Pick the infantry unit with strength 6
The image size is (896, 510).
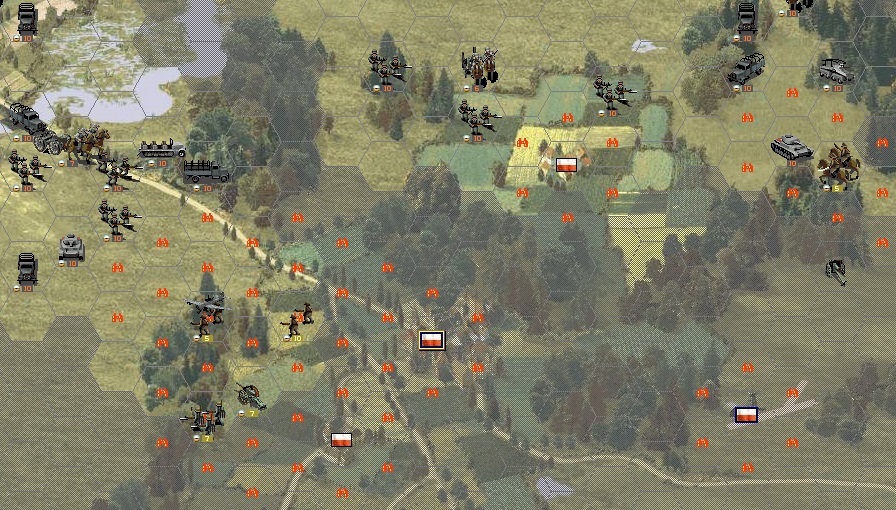[x=478, y=68]
